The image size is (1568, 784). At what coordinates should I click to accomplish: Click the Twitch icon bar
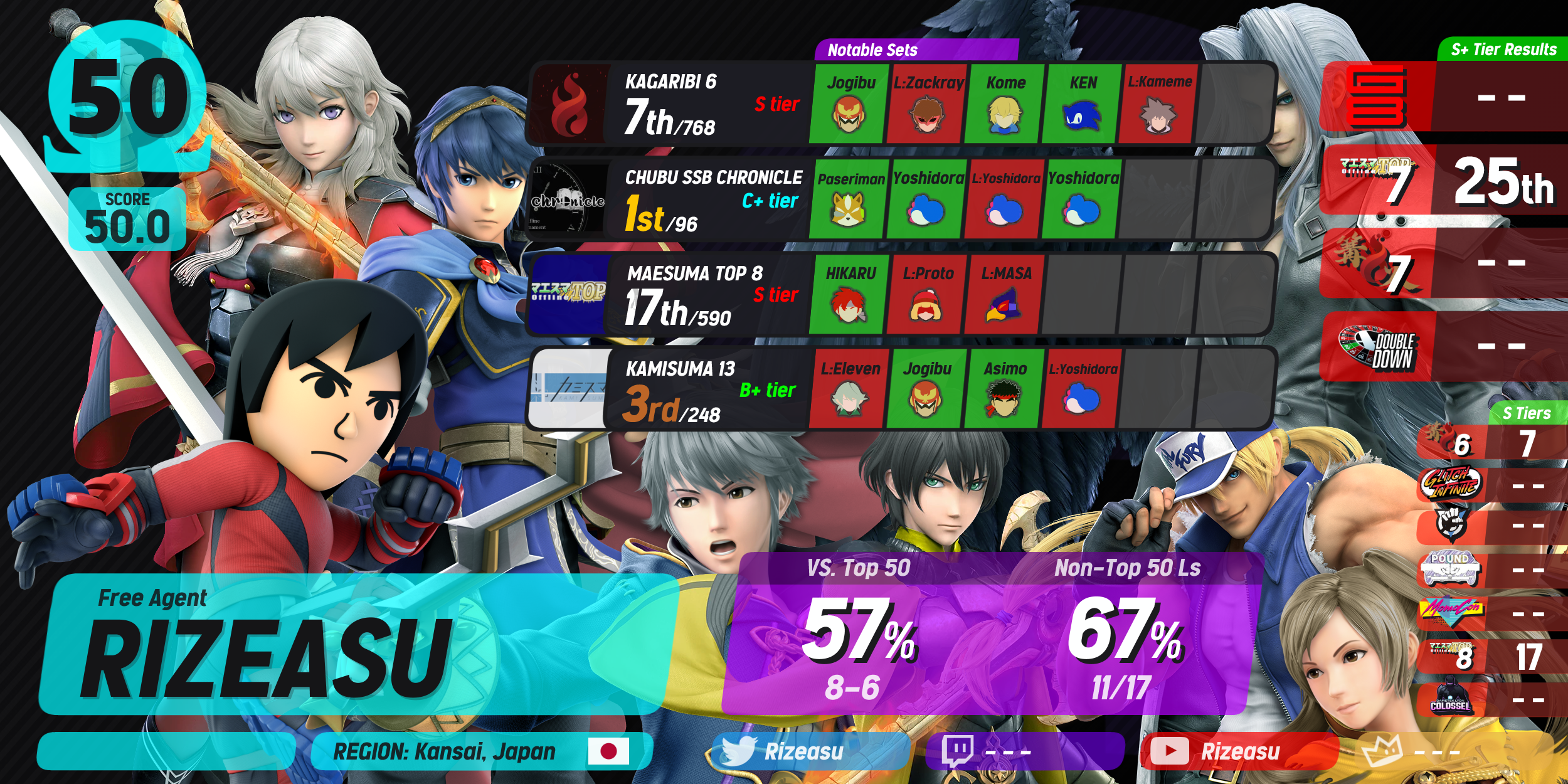tap(1024, 751)
